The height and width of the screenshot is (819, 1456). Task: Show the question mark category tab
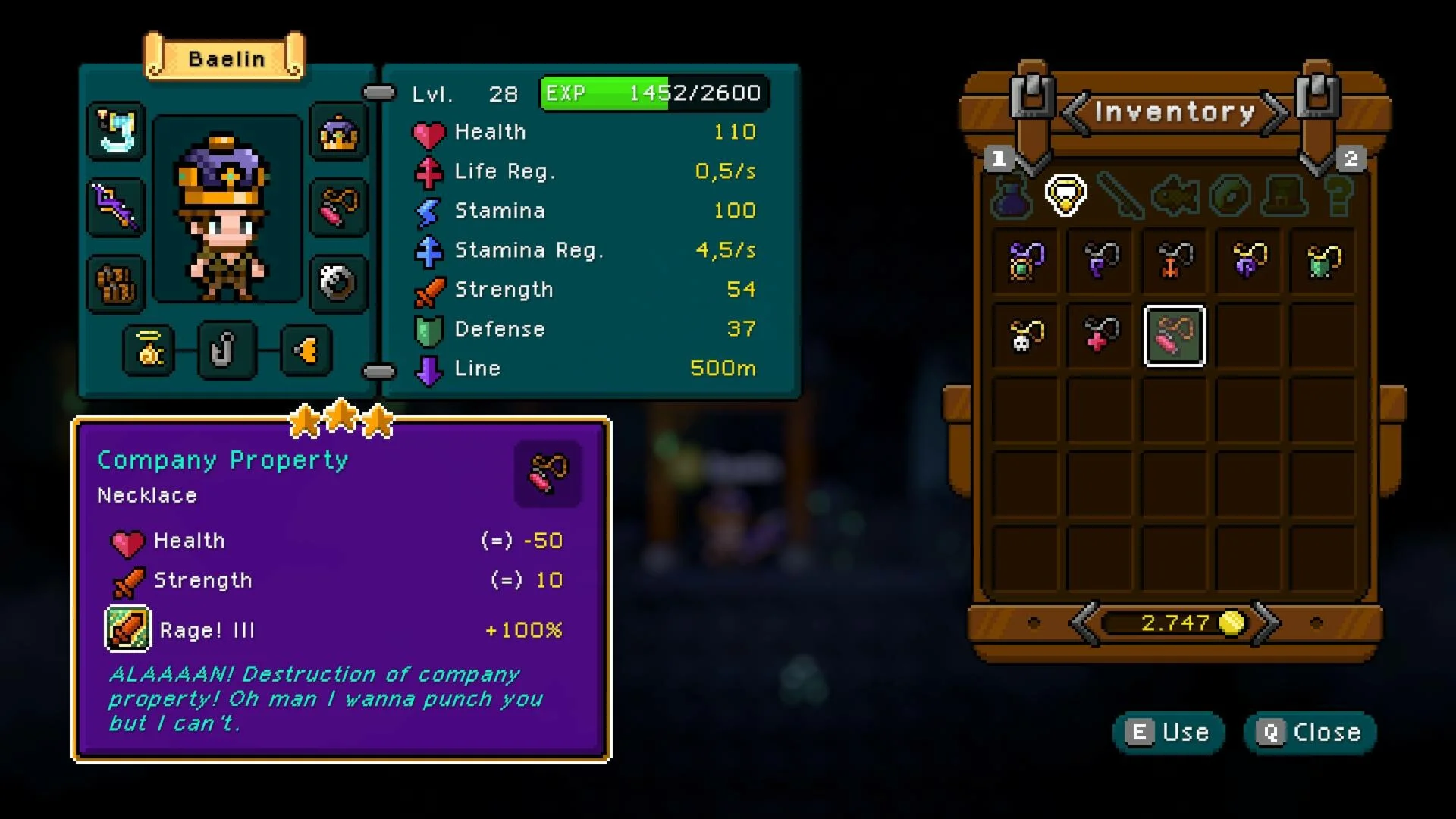pyautogui.click(x=1338, y=196)
